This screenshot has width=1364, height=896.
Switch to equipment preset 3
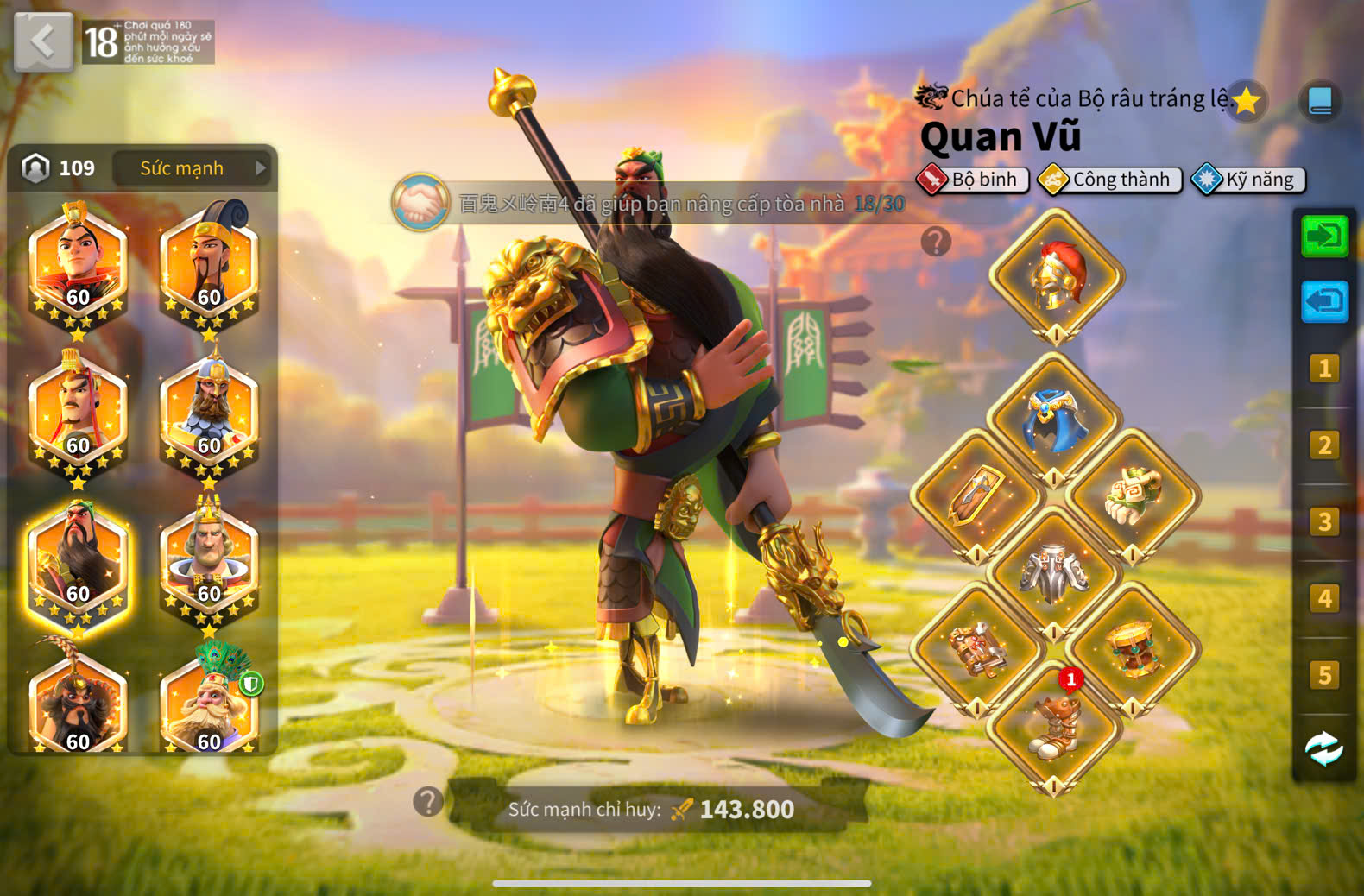[1324, 521]
